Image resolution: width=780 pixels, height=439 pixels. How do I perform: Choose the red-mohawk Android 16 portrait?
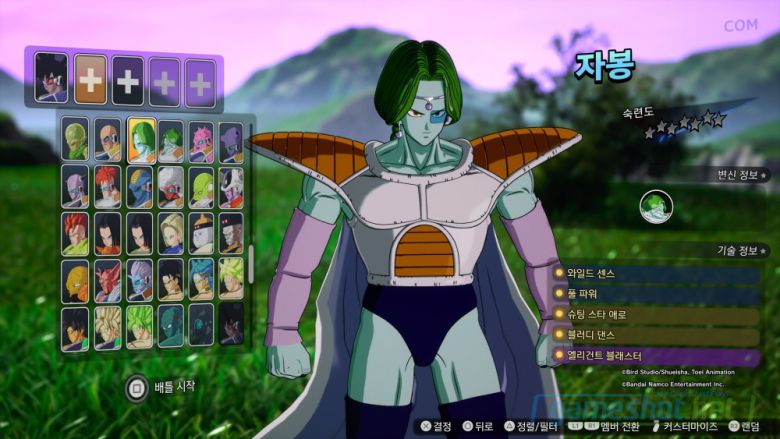click(x=76, y=233)
